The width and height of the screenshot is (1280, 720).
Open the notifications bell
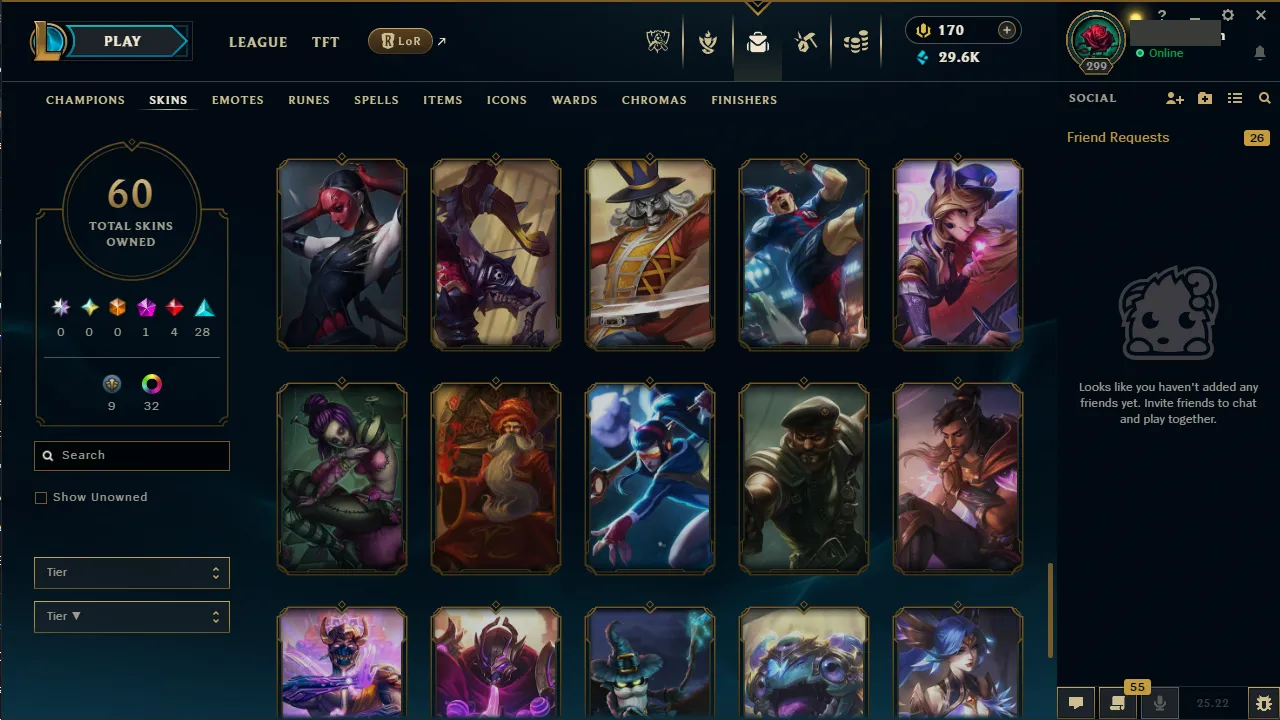point(1259,53)
